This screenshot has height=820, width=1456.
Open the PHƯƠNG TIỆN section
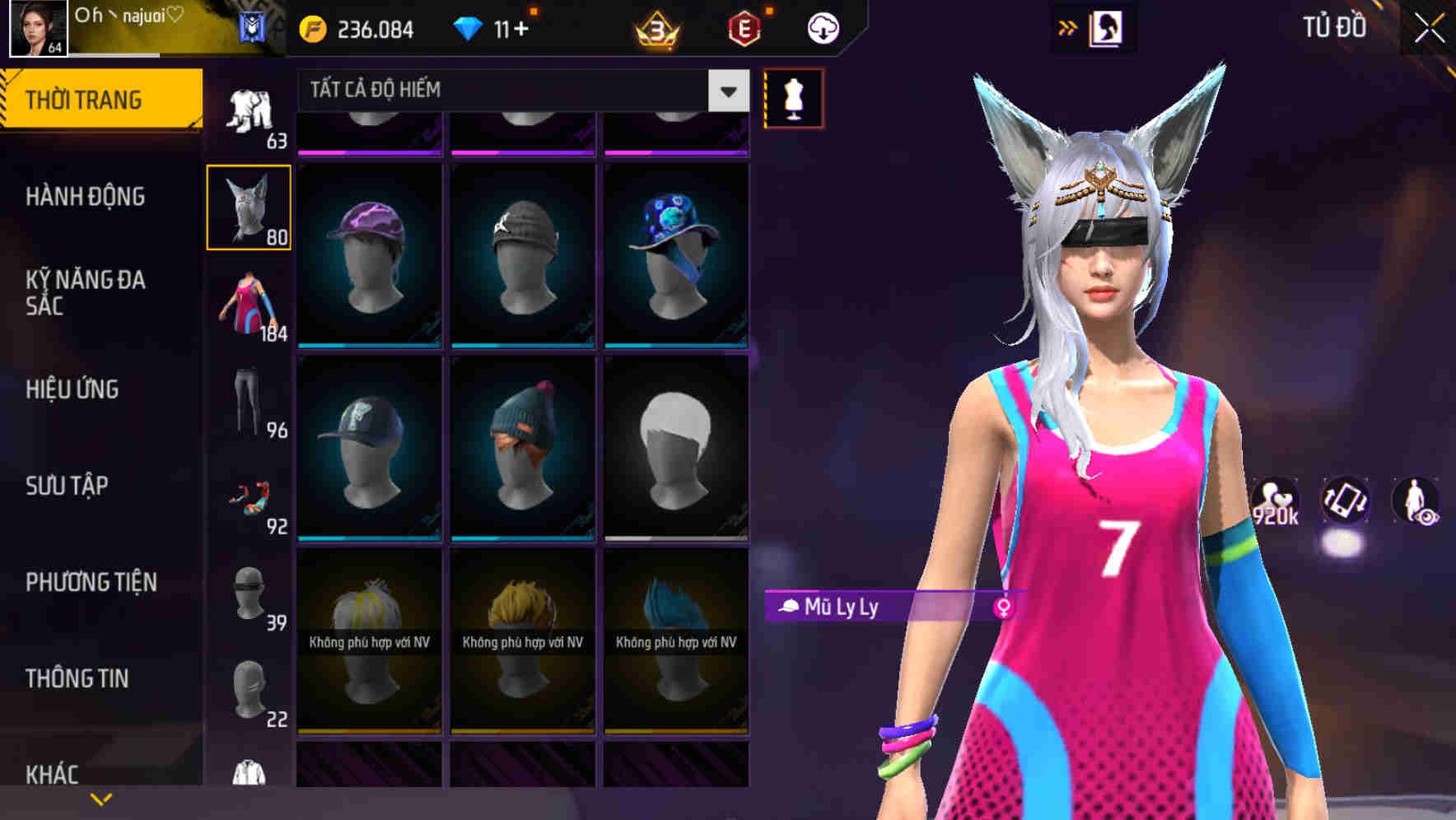pos(91,581)
